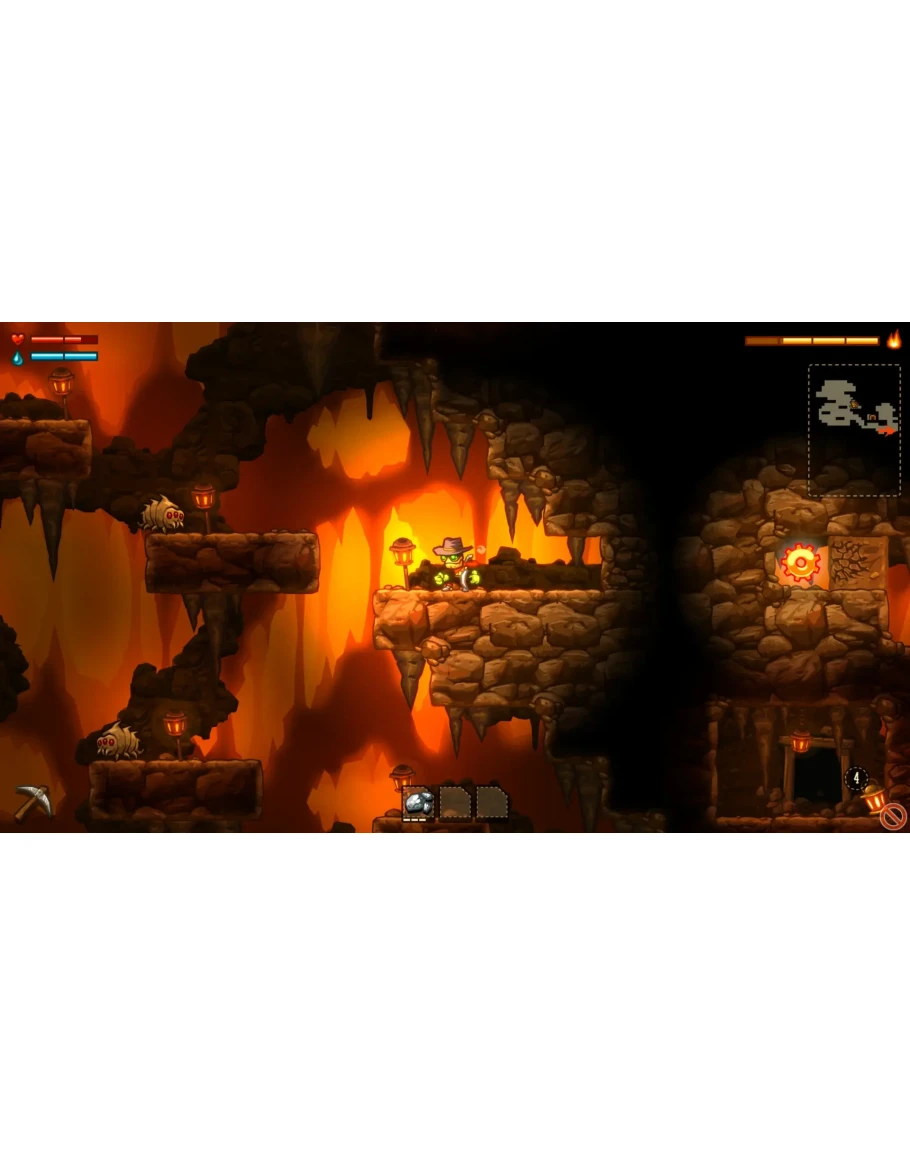
Task: Open the cave minimap
Action: point(854,430)
